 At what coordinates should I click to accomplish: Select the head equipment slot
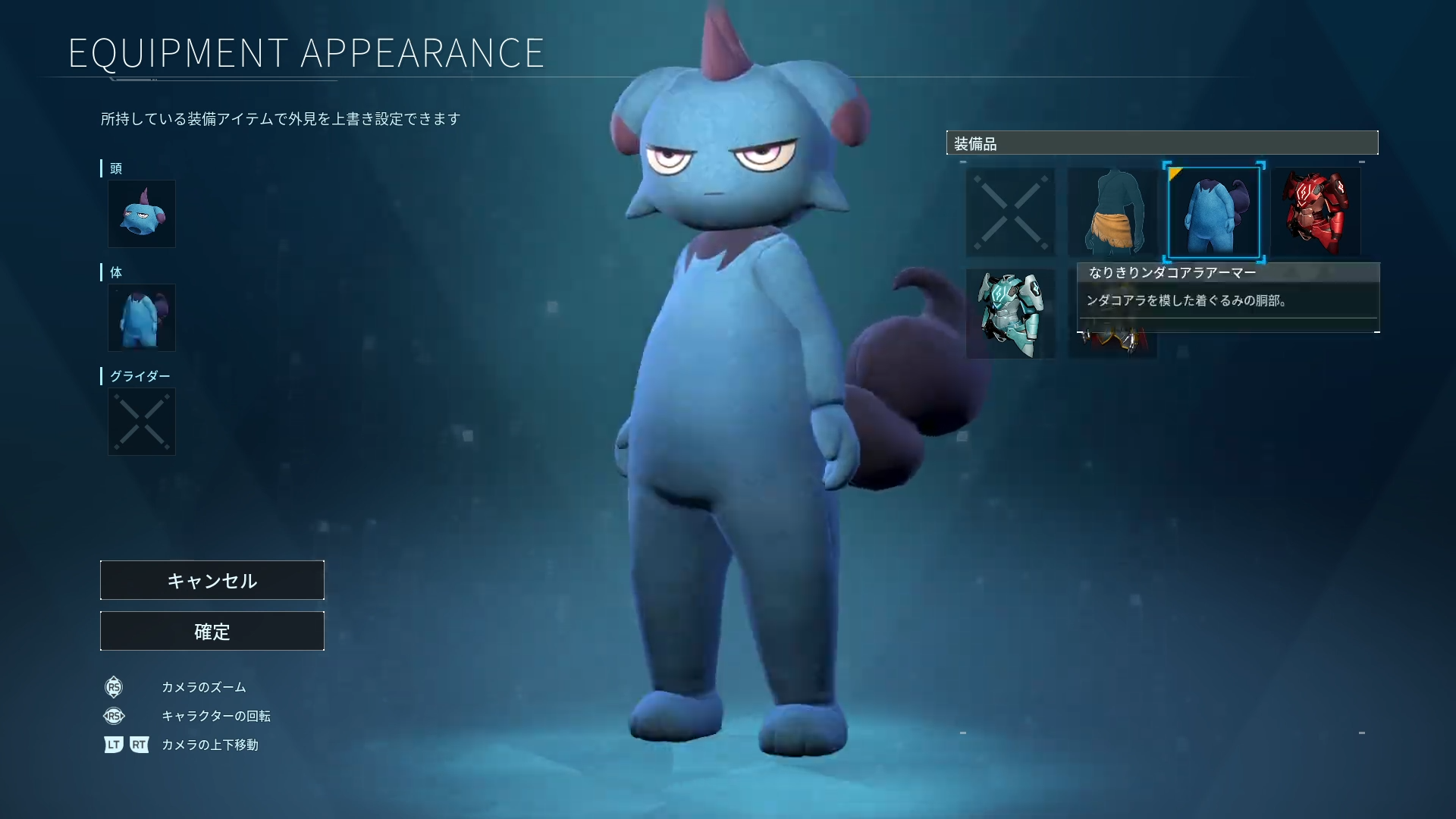[x=142, y=214]
